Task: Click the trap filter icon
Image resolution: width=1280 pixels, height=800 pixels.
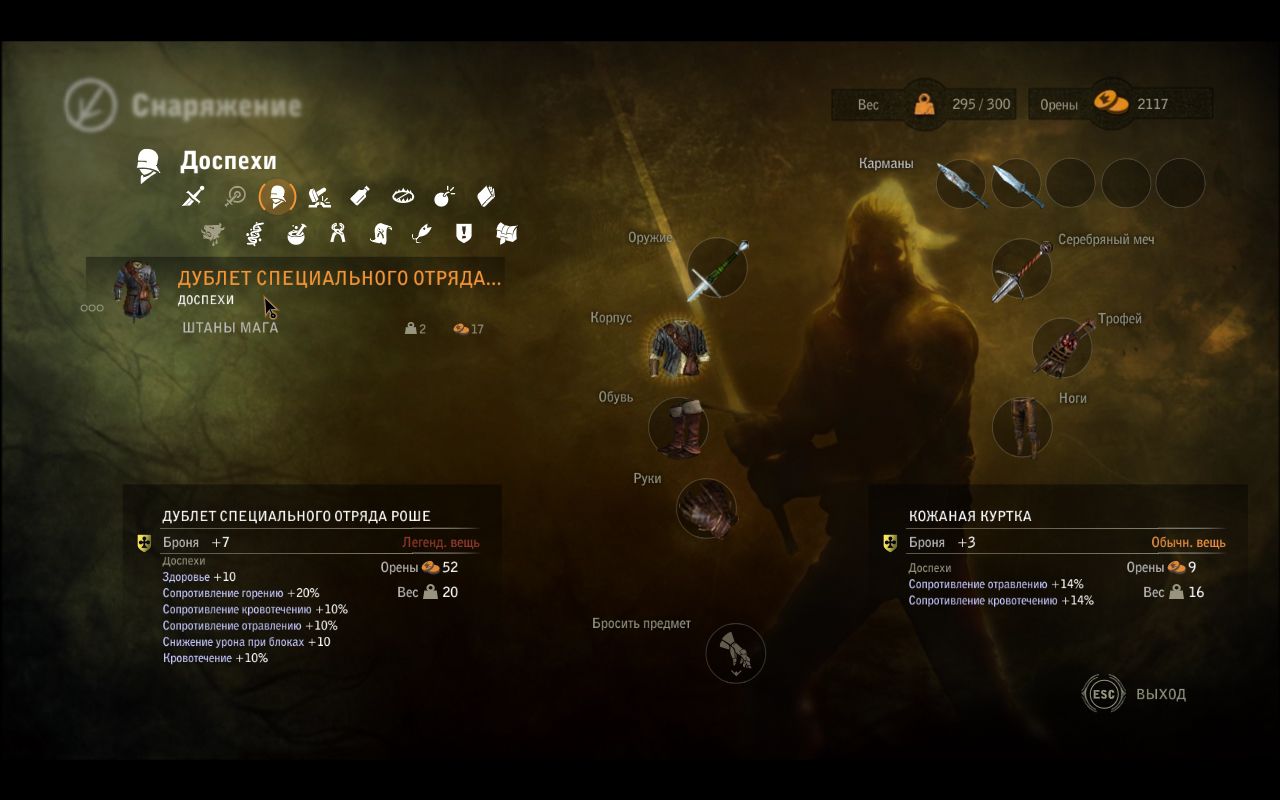Action: coord(403,196)
